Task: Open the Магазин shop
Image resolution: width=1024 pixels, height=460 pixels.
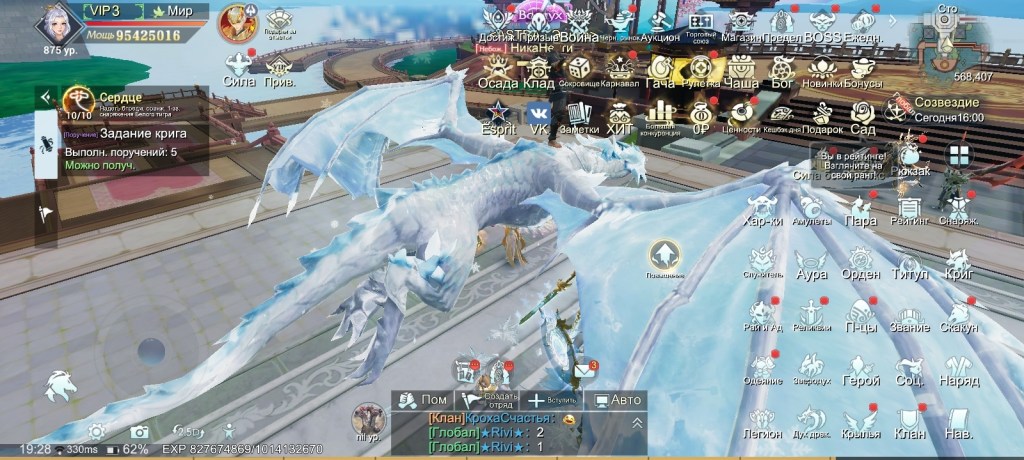Action: tap(741, 24)
